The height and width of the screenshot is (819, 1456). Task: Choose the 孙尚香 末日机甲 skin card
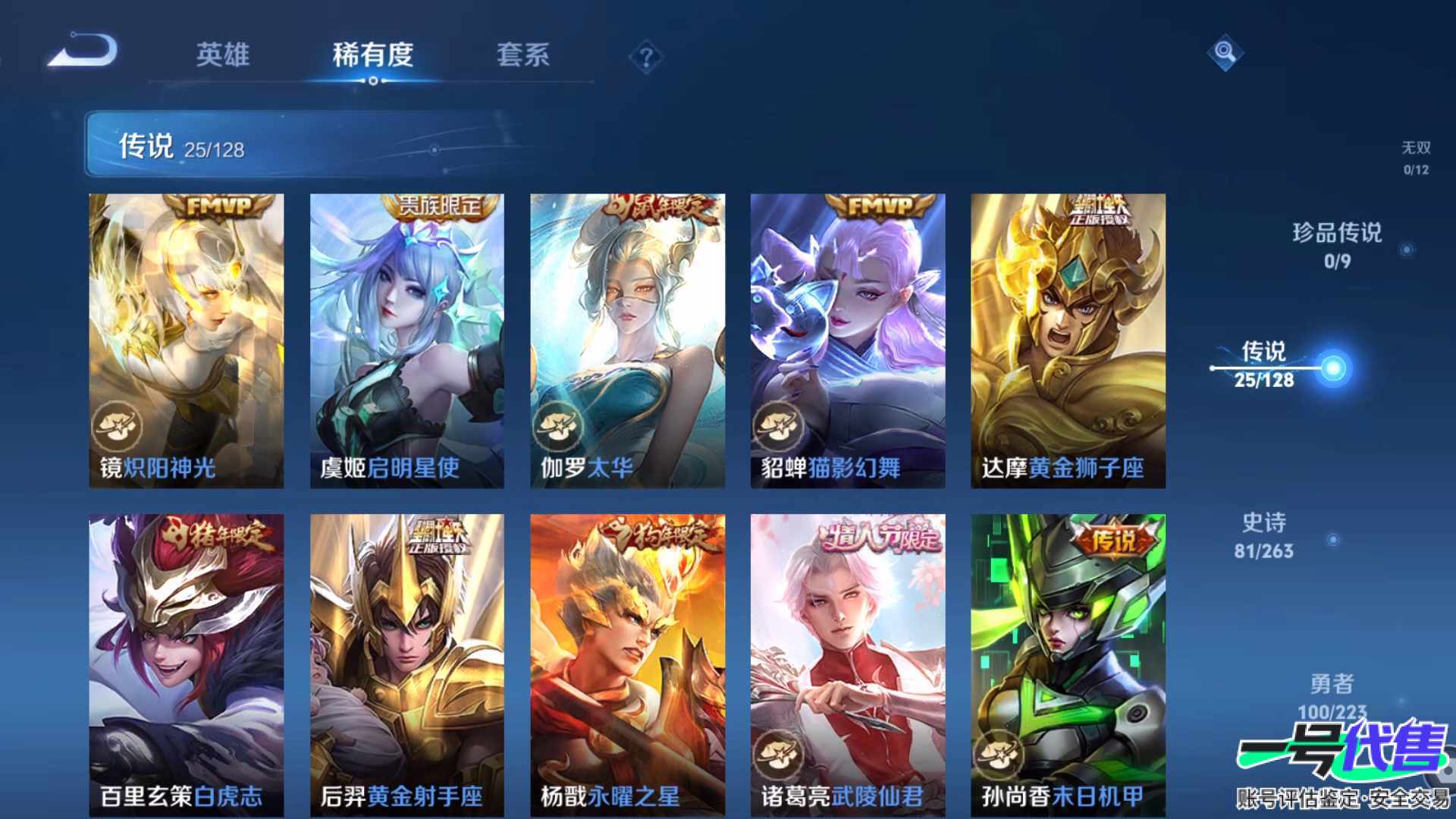click(x=1068, y=664)
